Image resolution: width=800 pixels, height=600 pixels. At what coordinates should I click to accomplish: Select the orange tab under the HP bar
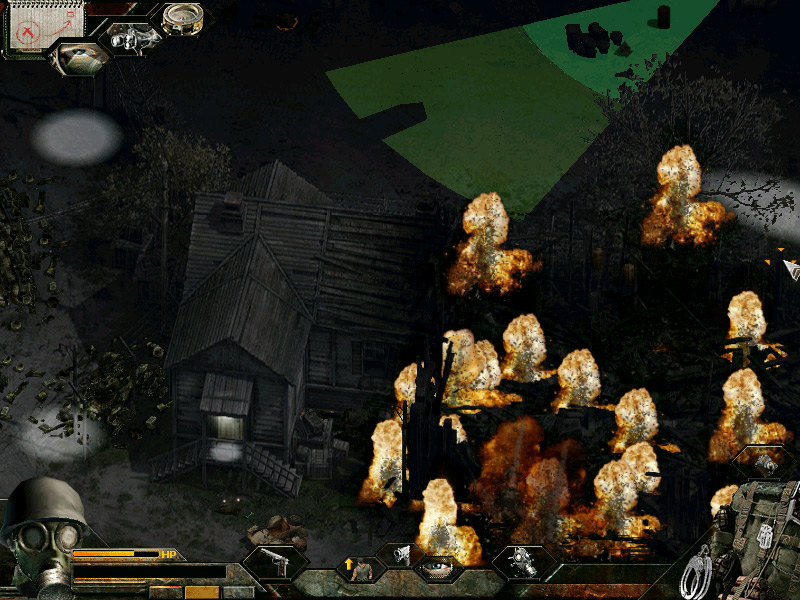click(201, 592)
